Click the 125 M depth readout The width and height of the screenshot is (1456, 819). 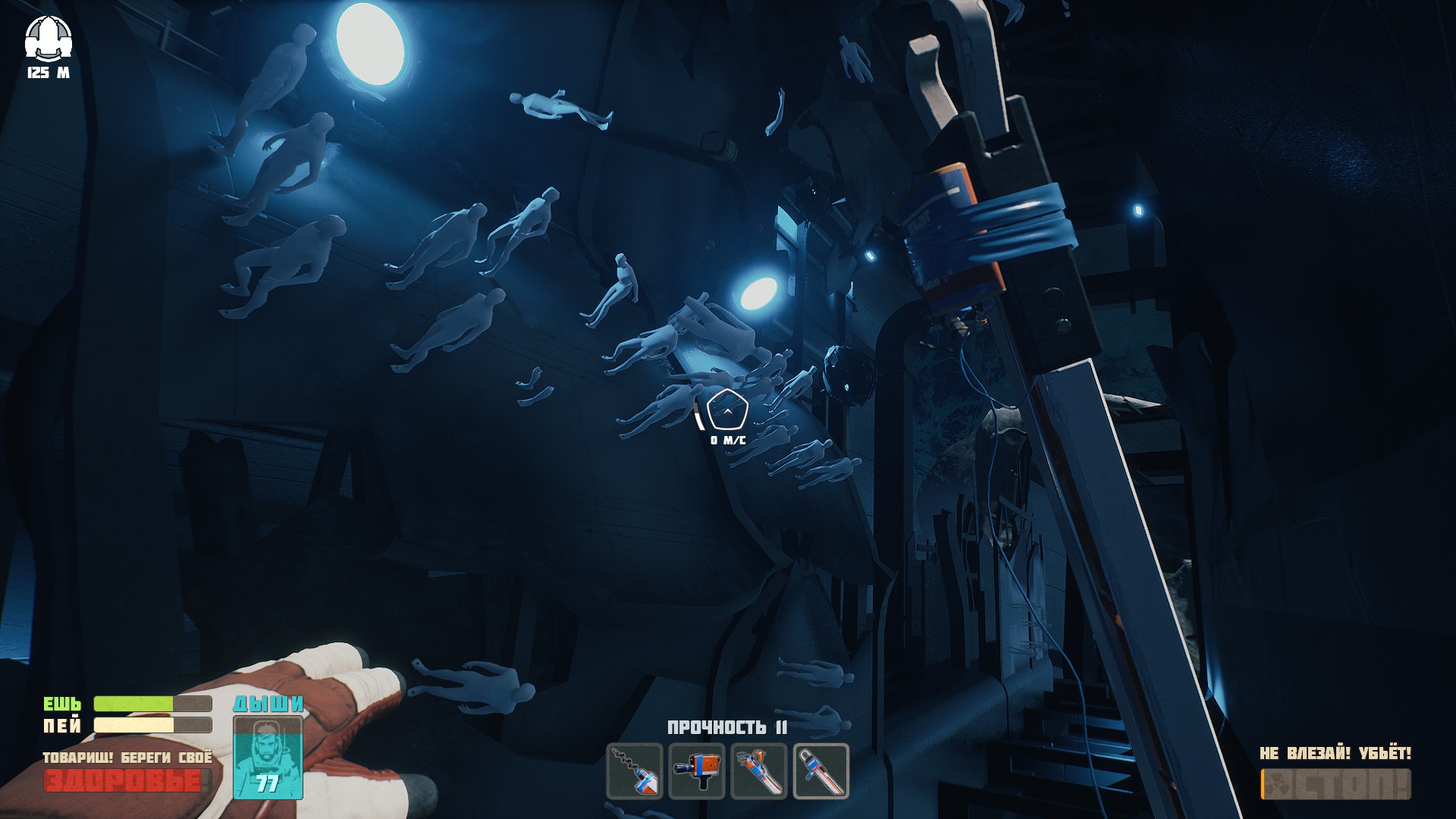48,74
